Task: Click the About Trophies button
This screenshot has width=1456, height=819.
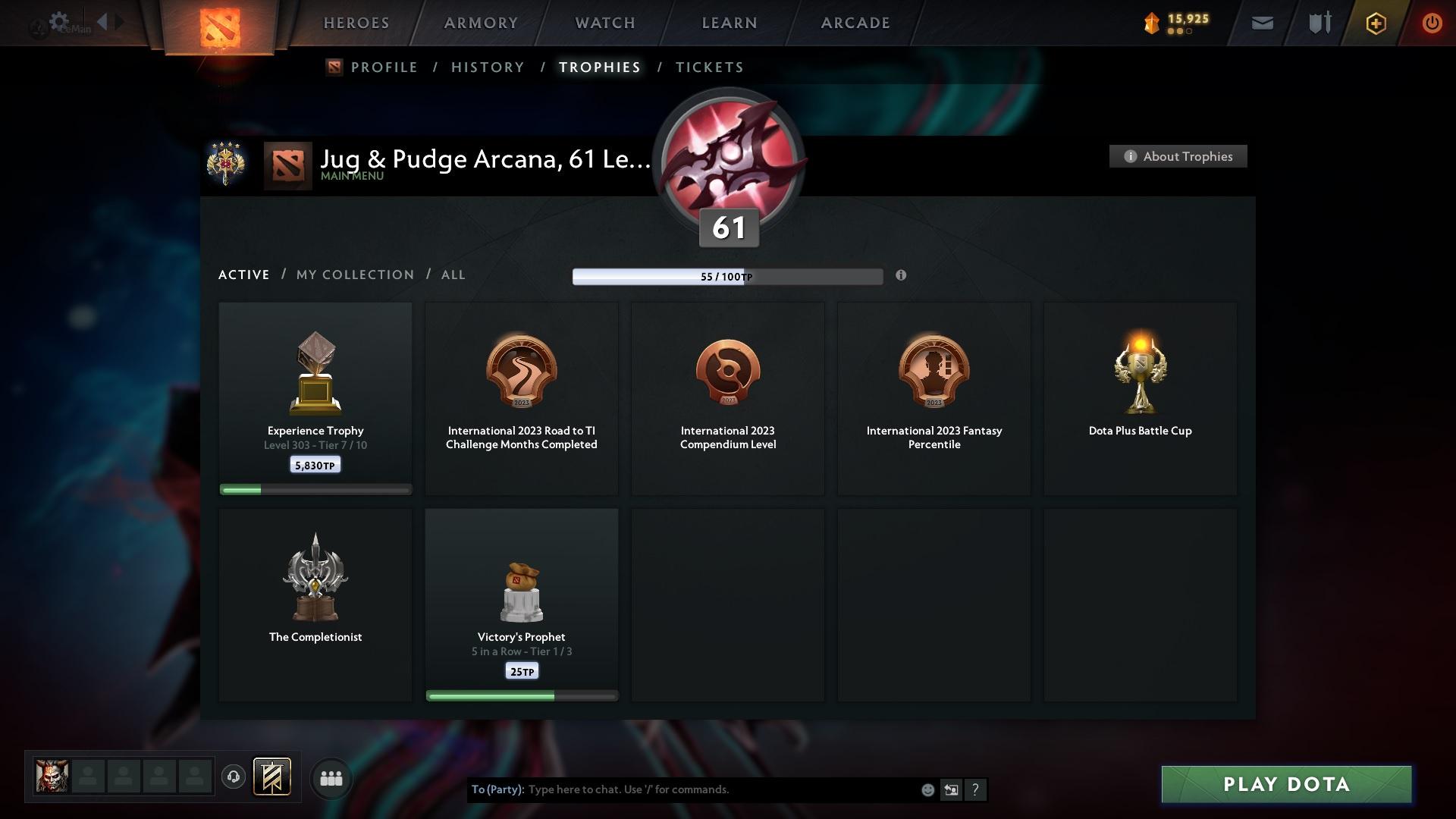Action: pyautogui.click(x=1178, y=156)
